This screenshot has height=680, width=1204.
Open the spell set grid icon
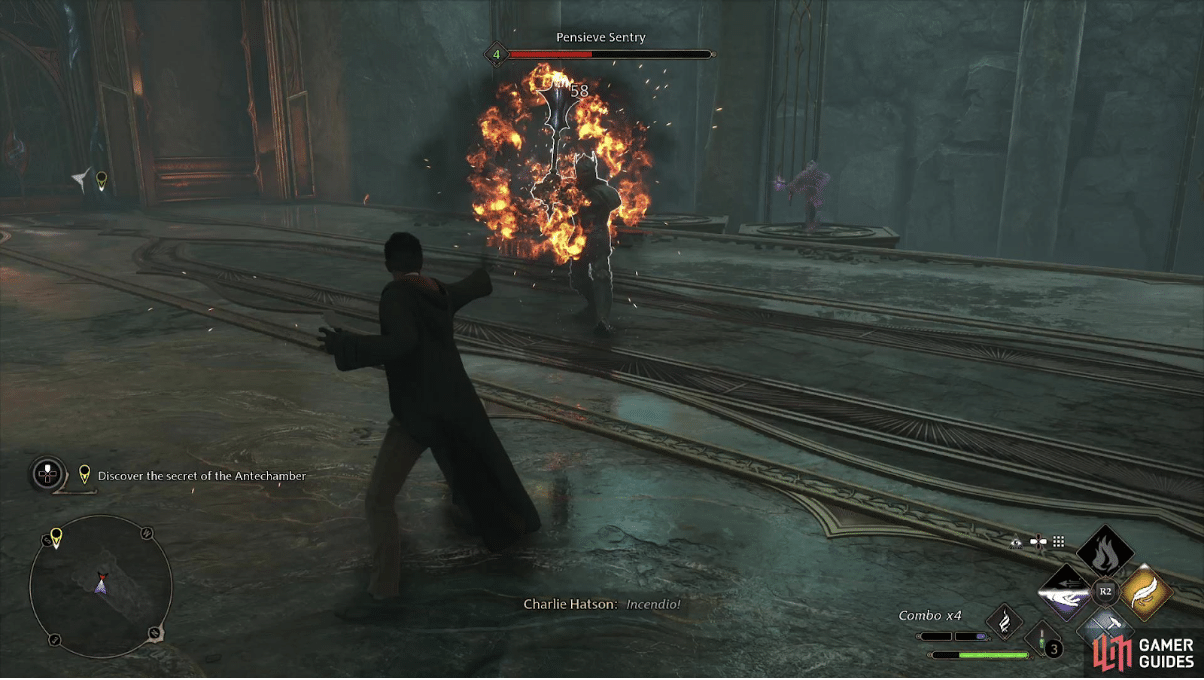click(1058, 542)
